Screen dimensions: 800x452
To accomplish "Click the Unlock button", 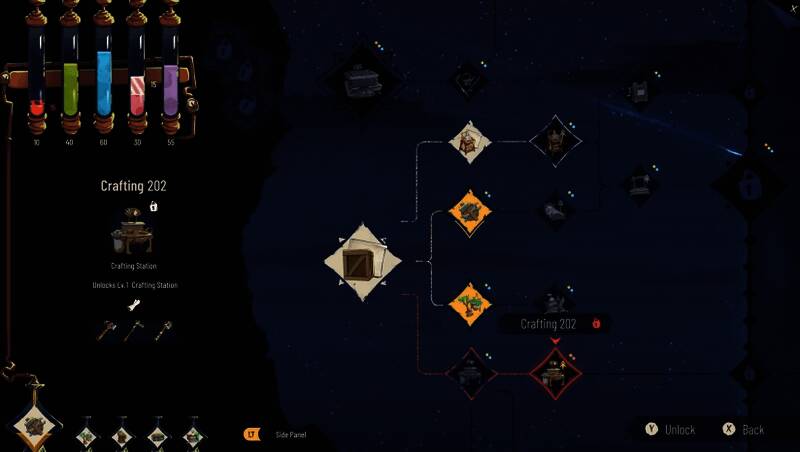I will pyautogui.click(x=670, y=429).
